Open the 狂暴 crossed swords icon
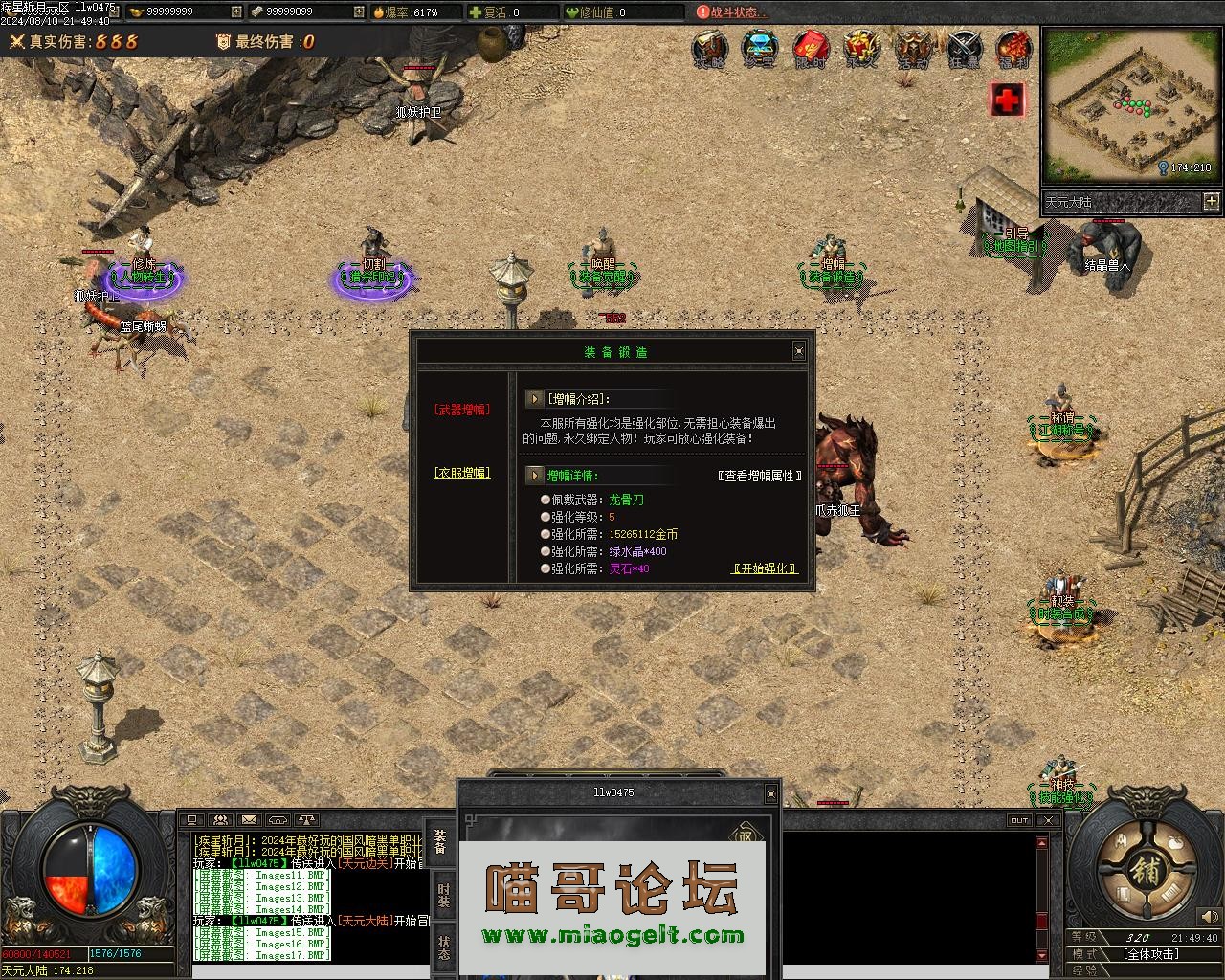Screen dimensions: 1225x980 tap(964, 49)
